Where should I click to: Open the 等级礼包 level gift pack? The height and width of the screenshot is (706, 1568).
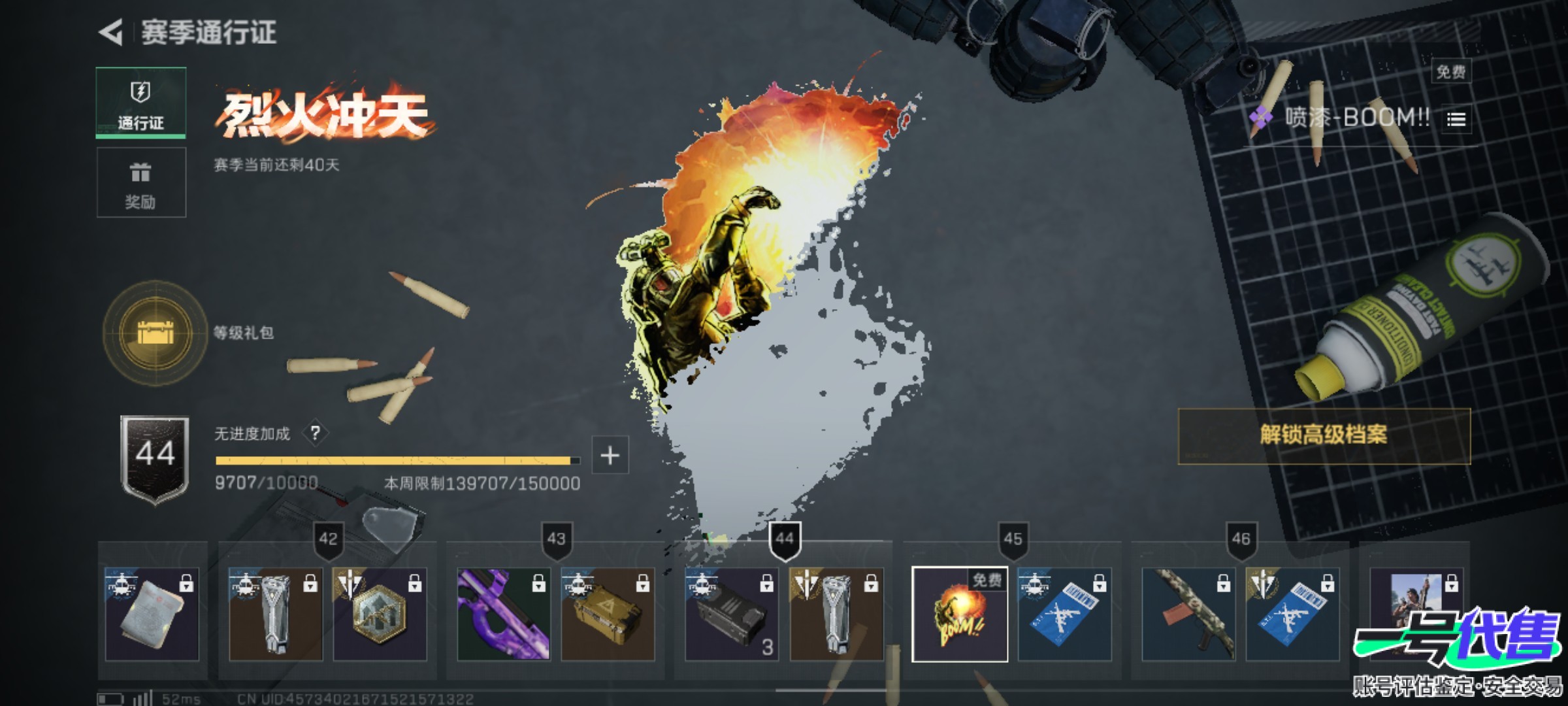(x=155, y=333)
